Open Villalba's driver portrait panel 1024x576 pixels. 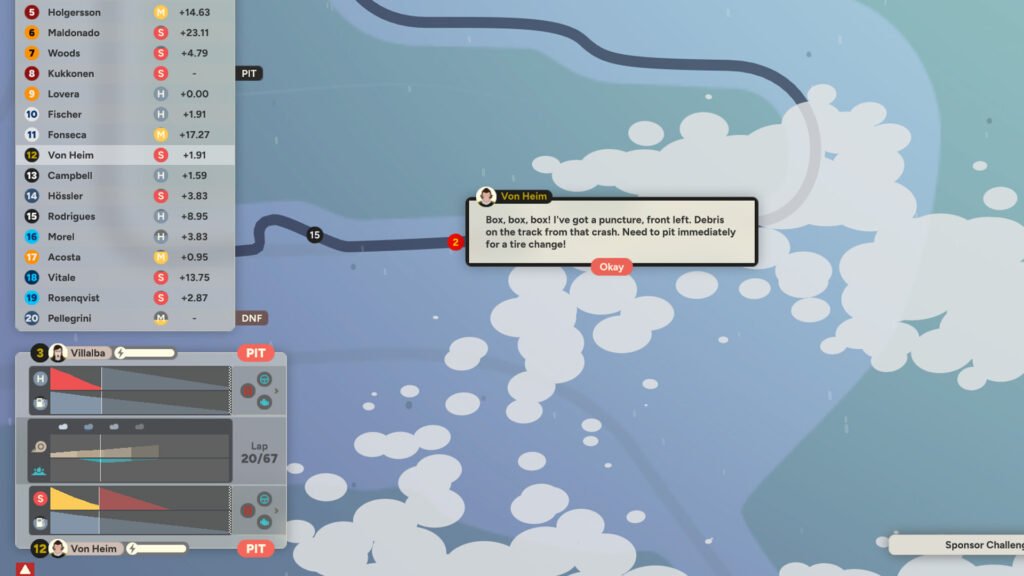click(x=58, y=353)
